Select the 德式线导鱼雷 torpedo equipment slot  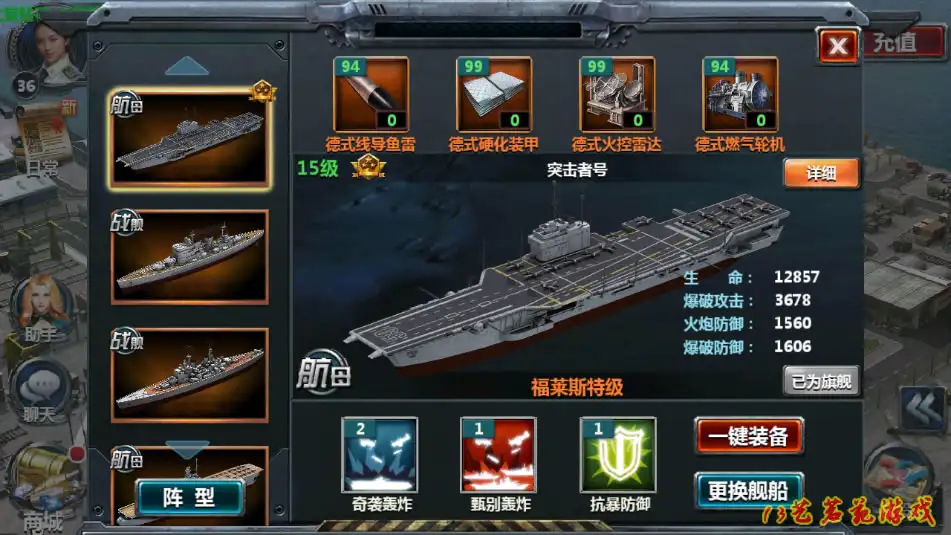coord(371,94)
